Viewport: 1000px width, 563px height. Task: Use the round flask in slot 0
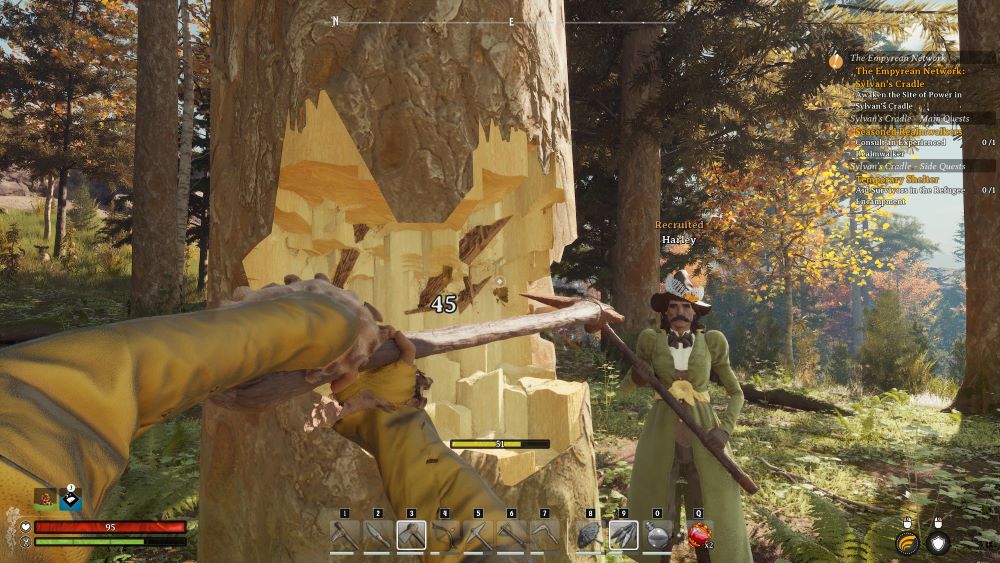click(x=657, y=535)
